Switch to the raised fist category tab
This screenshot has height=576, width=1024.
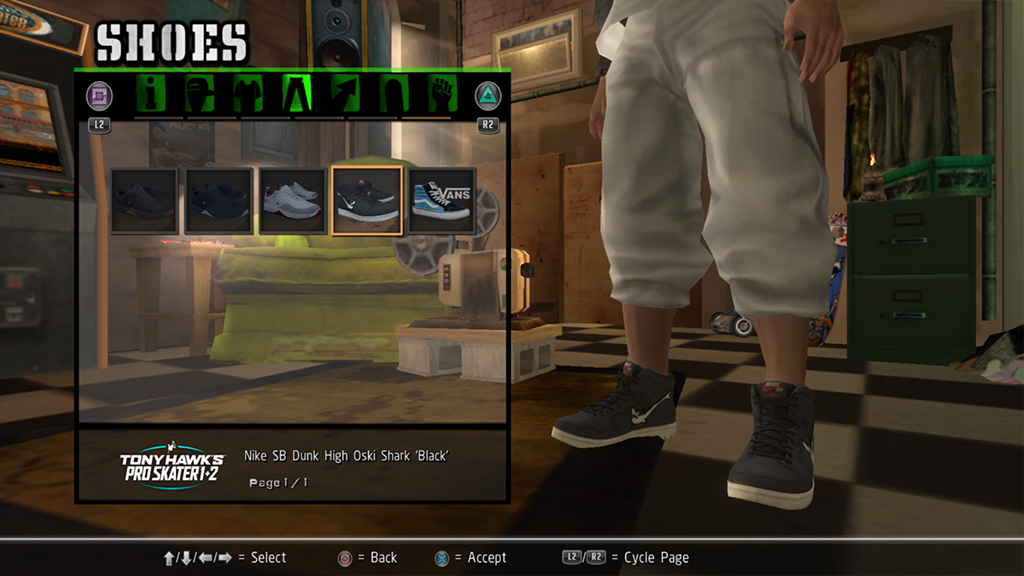[x=441, y=94]
